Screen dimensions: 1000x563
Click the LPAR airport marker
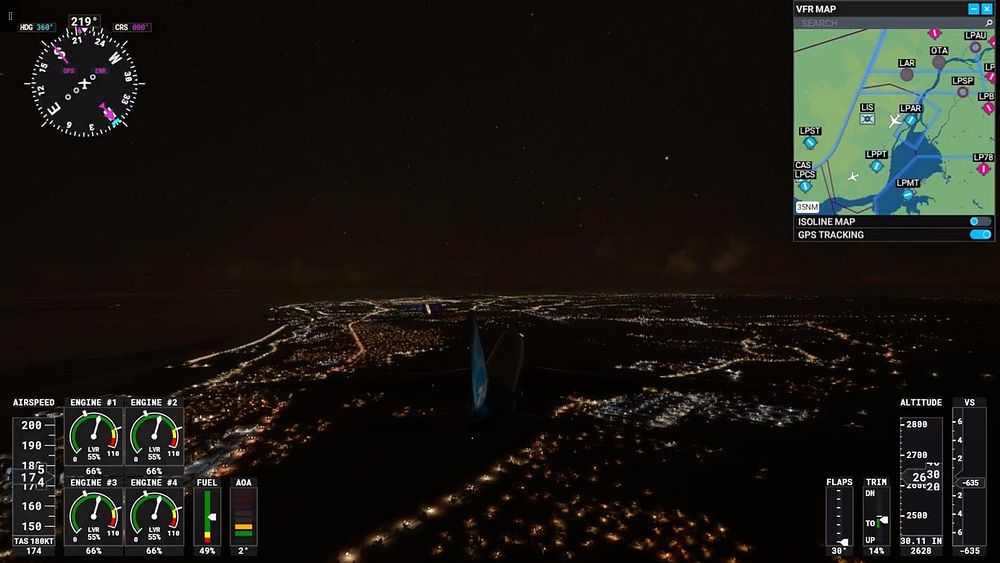(x=911, y=120)
